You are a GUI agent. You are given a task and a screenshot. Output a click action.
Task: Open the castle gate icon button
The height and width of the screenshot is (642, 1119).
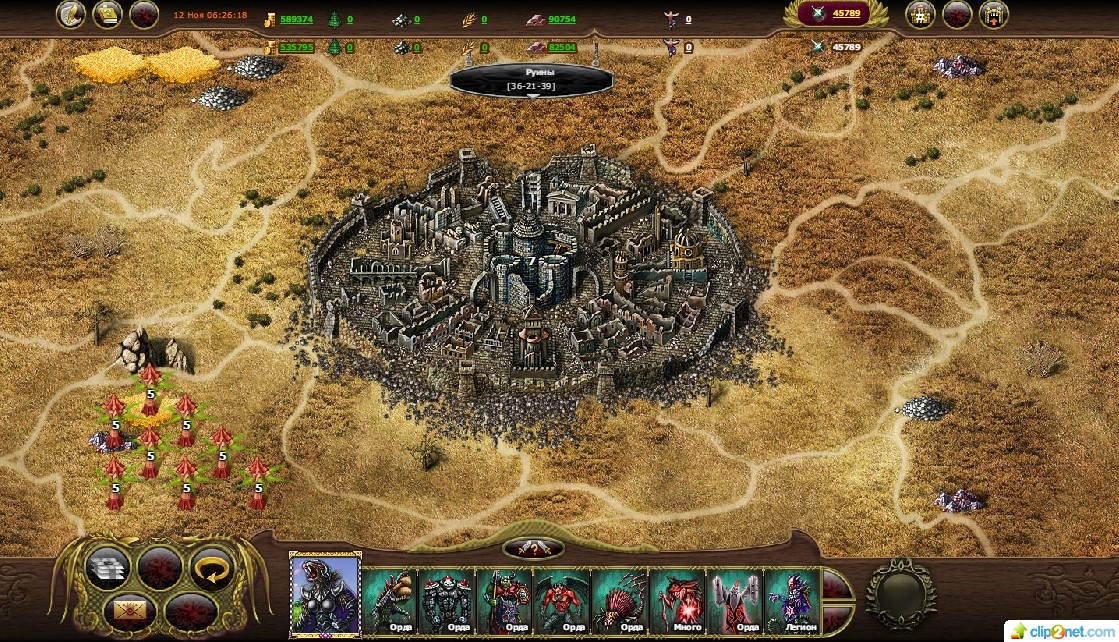tap(993, 14)
